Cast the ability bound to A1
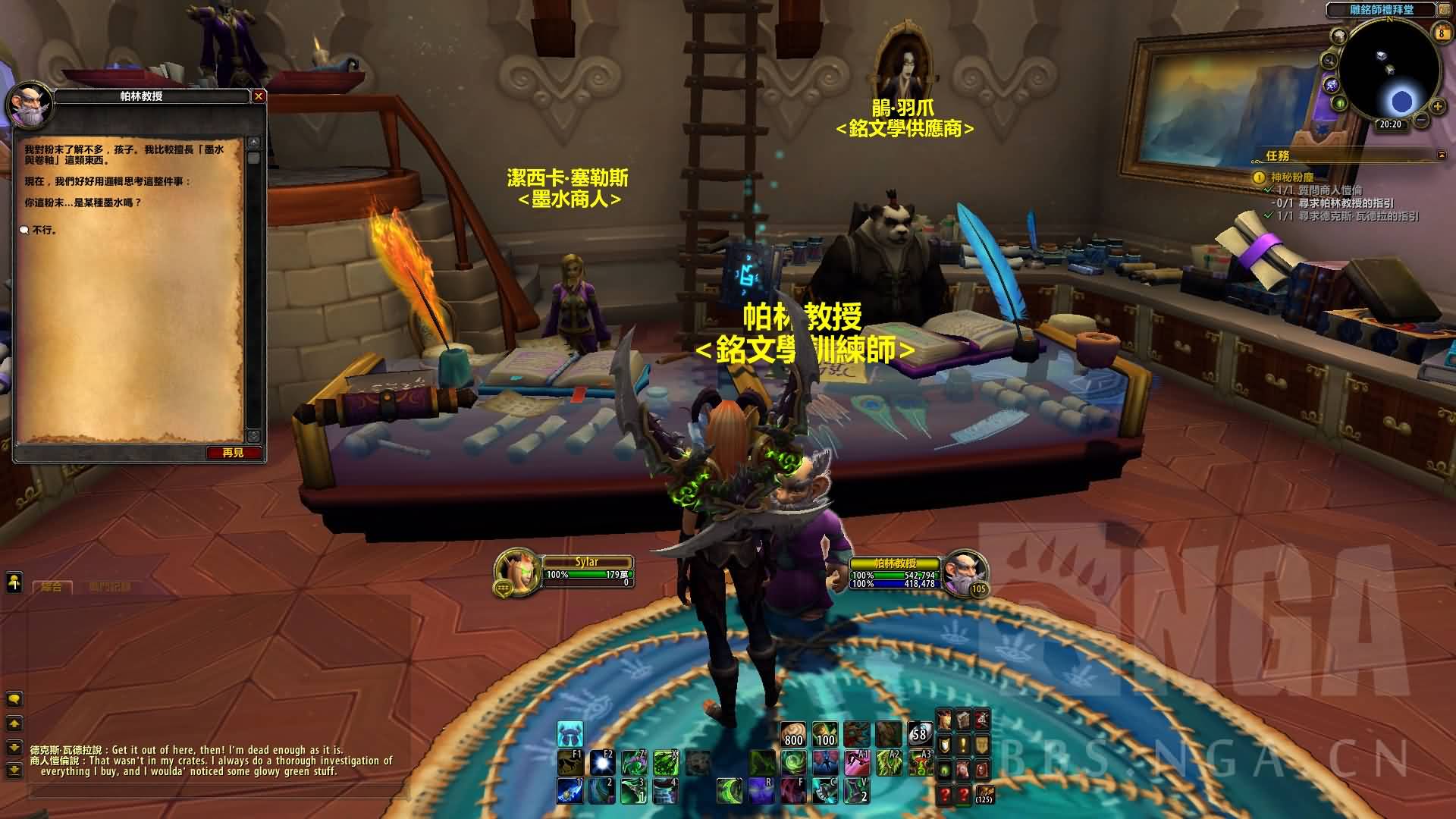1456x819 pixels. point(856,763)
